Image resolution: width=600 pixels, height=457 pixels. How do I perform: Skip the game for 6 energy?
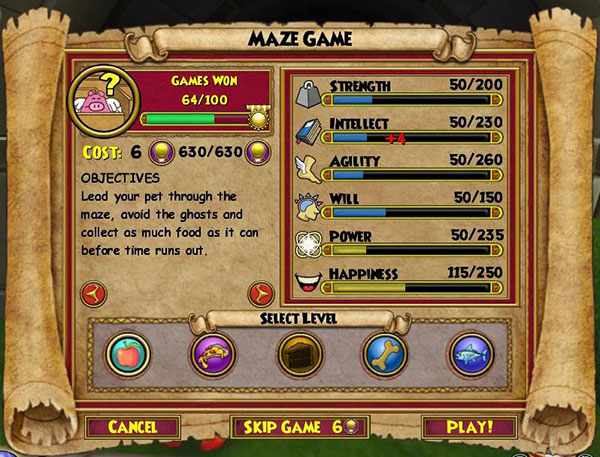click(300, 427)
